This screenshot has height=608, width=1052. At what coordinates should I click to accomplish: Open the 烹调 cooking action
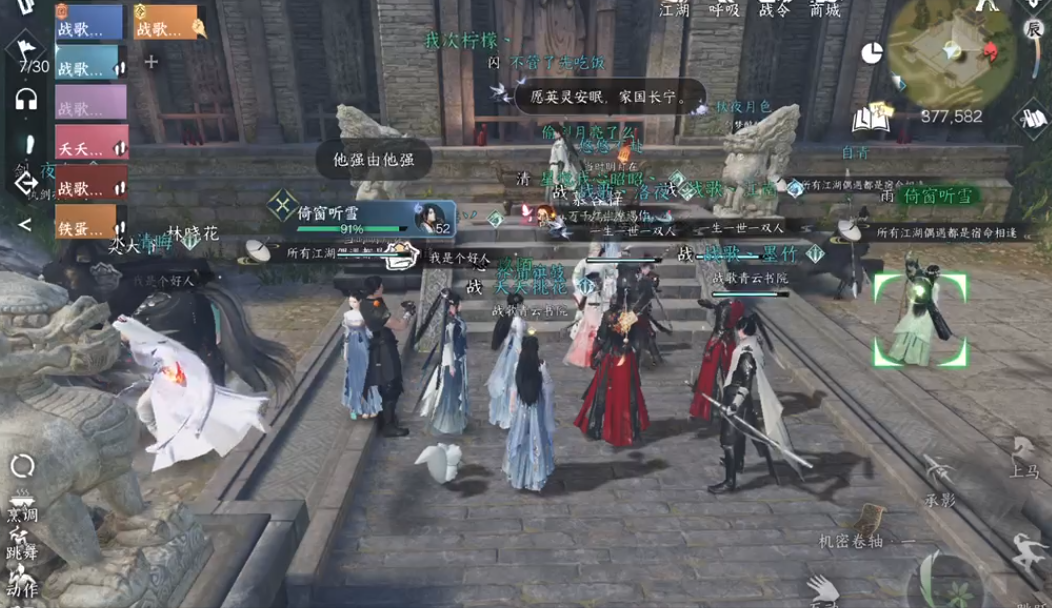[x=22, y=507]
